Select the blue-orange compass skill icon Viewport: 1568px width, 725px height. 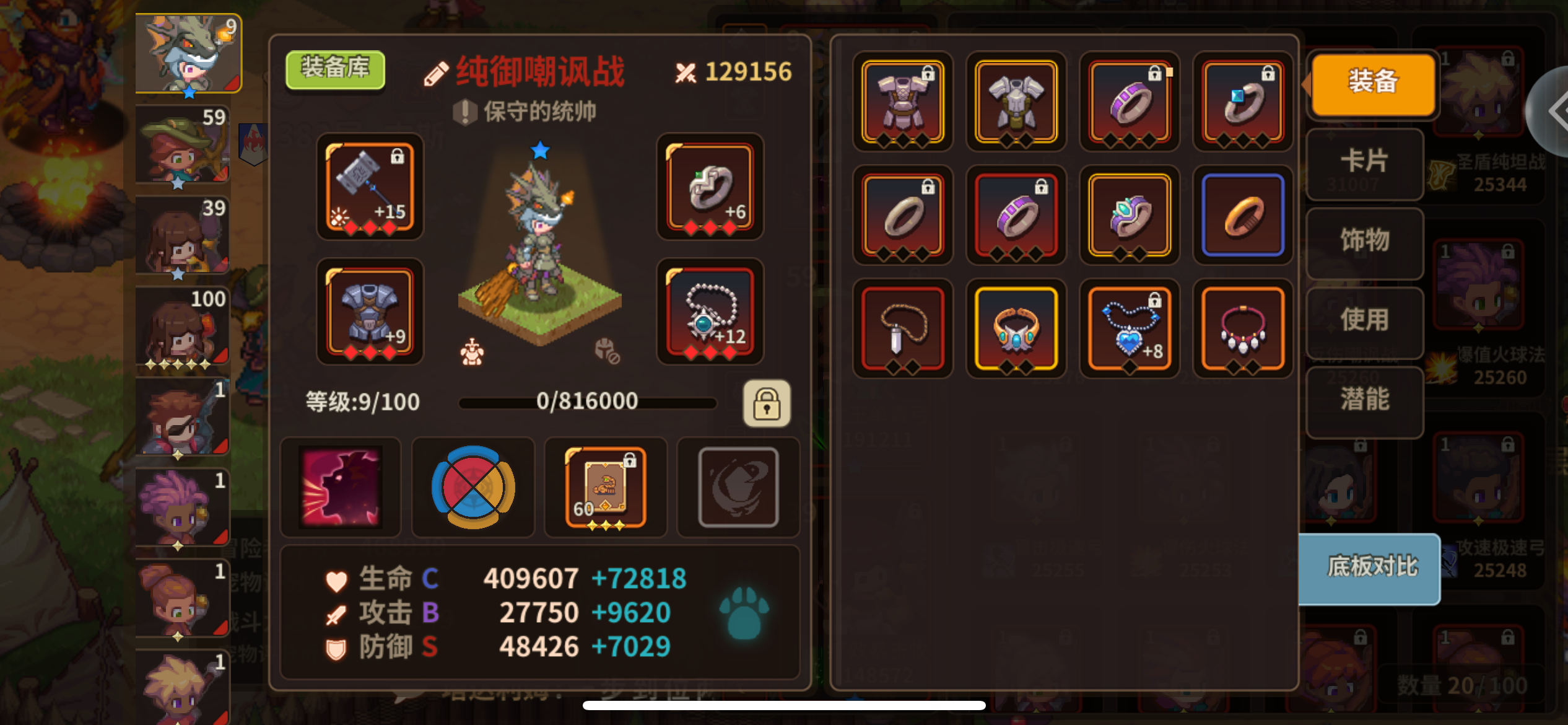[x=473, y=487]
